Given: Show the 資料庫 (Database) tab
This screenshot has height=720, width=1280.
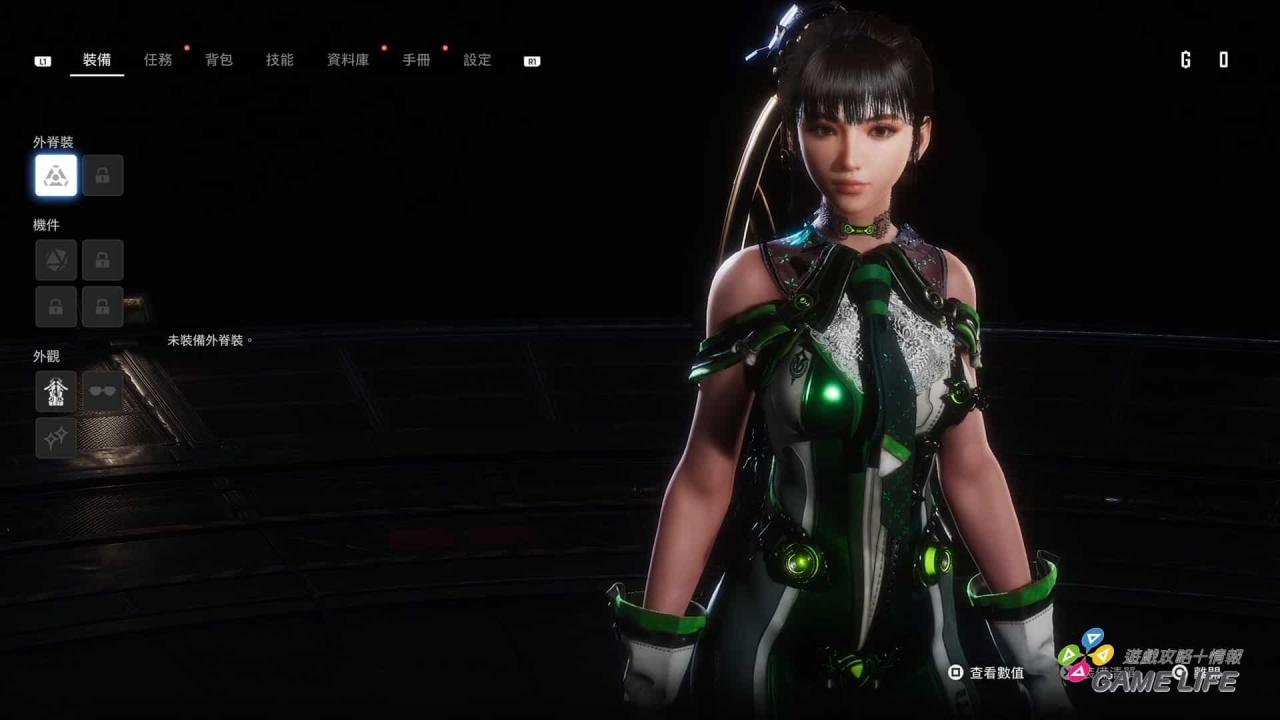Looking at the screenshot, I should (x=348, y=60).
